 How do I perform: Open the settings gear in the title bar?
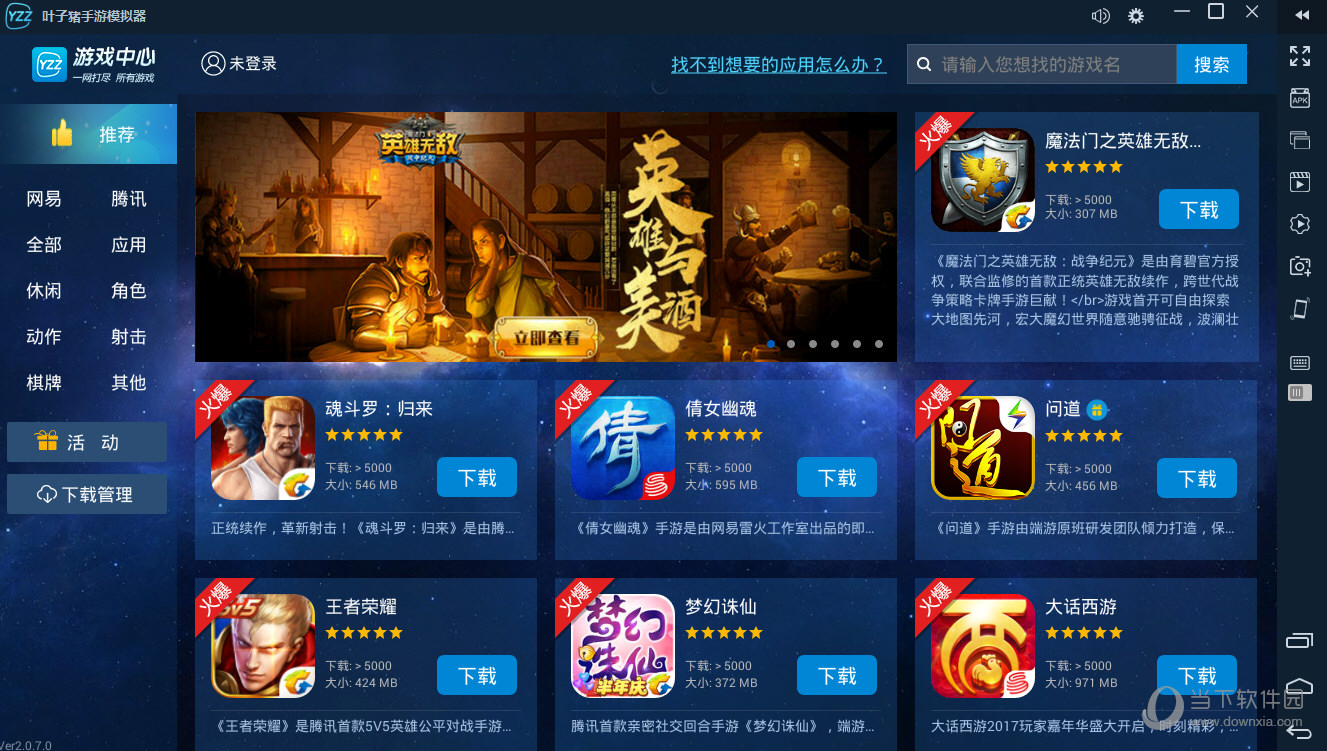[x=1135, y=15]
